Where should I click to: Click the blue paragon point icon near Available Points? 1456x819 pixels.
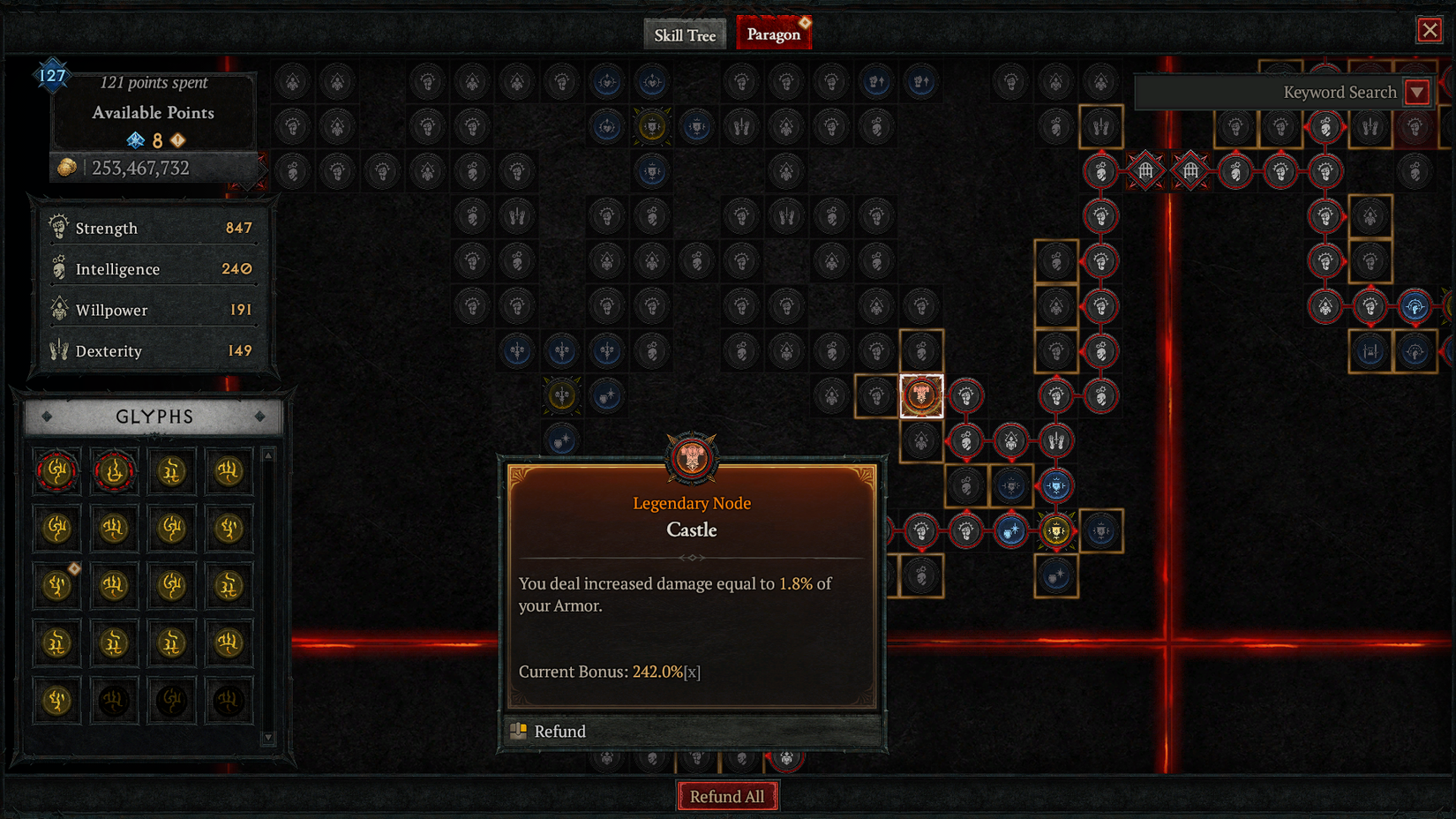[134, 139]
